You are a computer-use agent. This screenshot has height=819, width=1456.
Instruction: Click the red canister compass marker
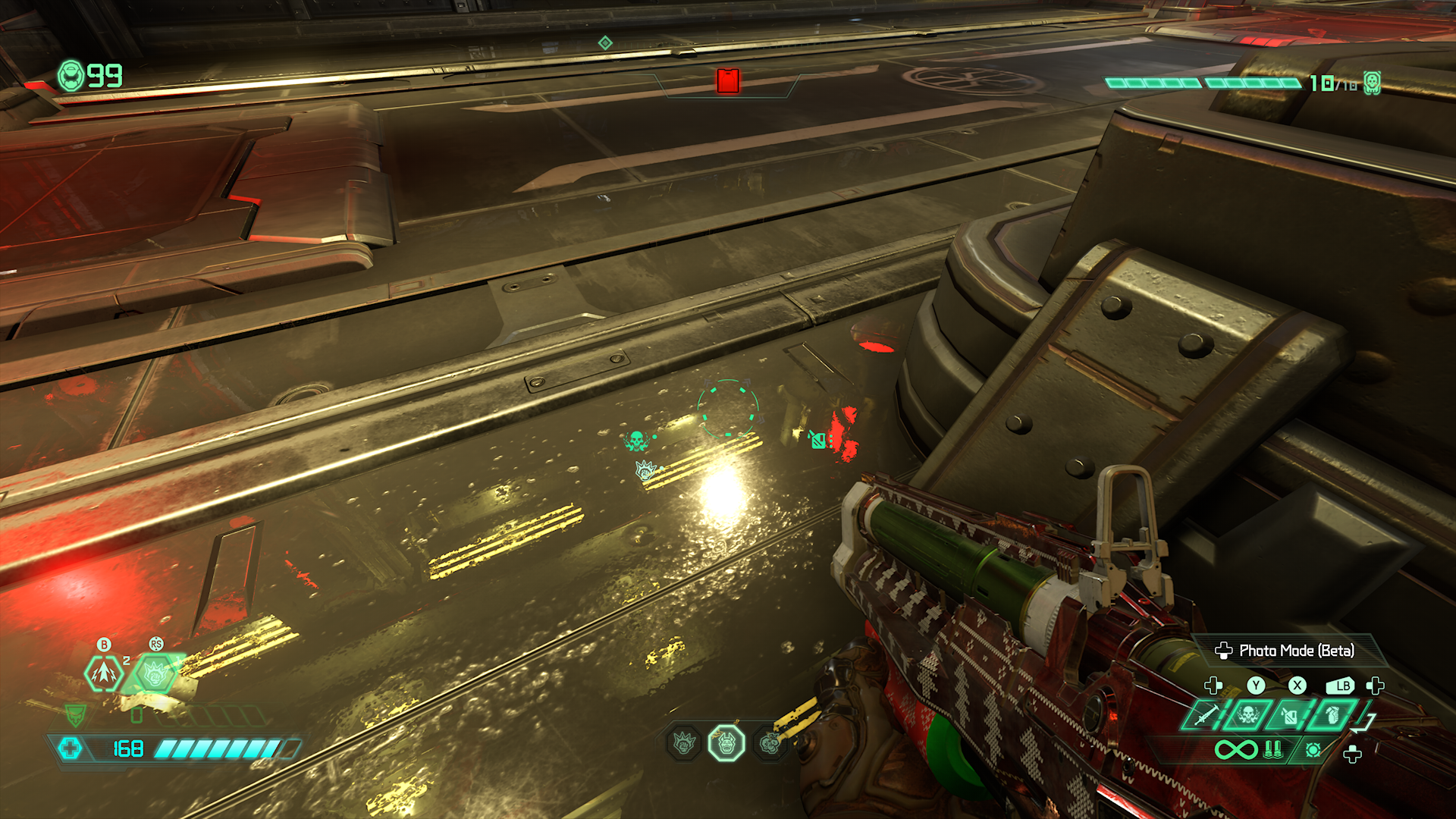(x=728, y=81)
